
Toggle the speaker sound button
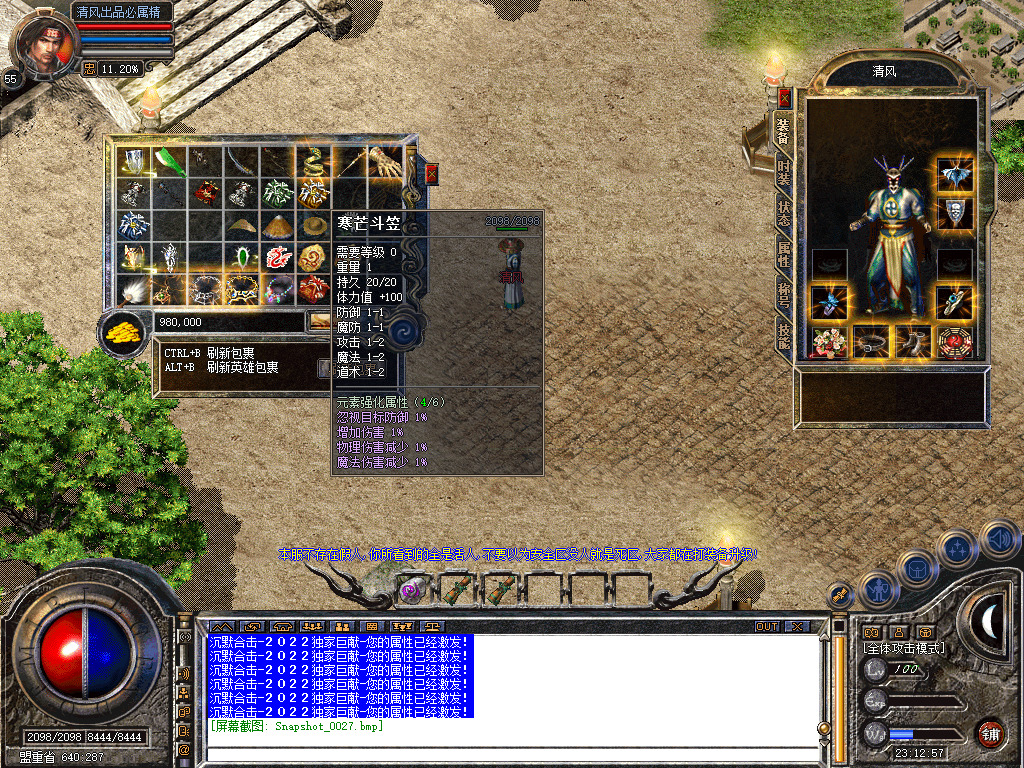coord(999,539)
